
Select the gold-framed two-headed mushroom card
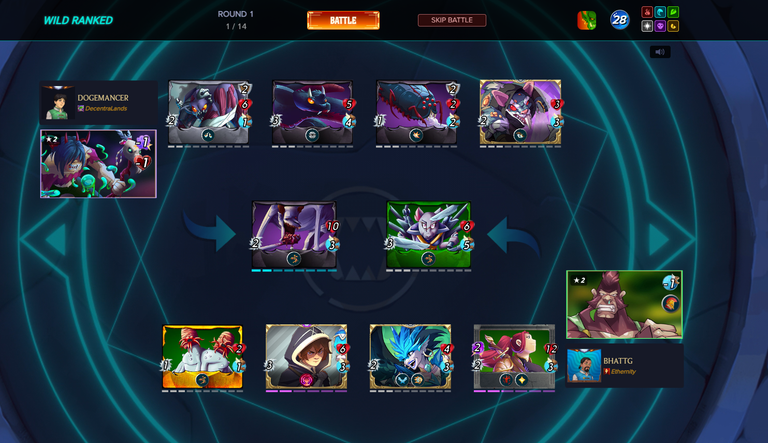pos(202,357)
